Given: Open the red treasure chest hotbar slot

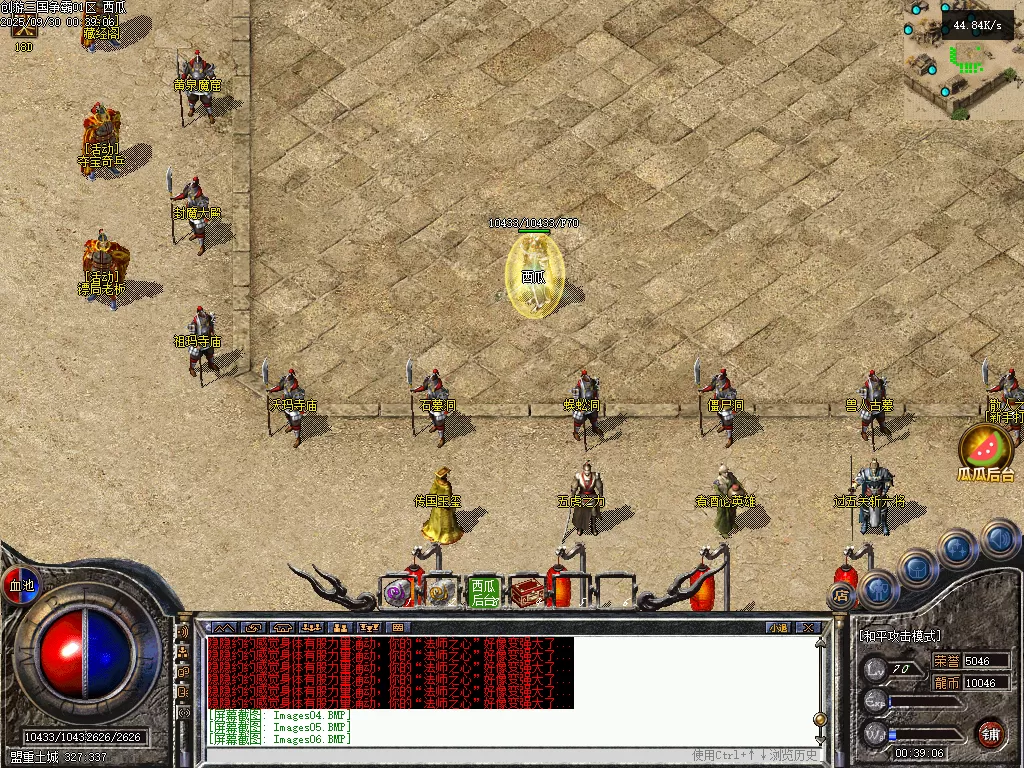Looking at the screenshot, I should coord(527,592).
